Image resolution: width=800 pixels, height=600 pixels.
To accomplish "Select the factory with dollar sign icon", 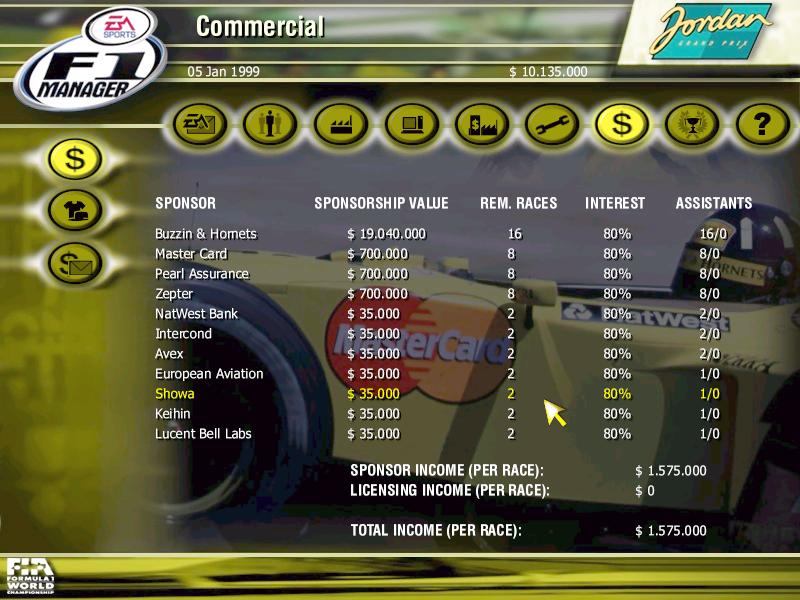I will pyautogui.click(x=481, y=124).
